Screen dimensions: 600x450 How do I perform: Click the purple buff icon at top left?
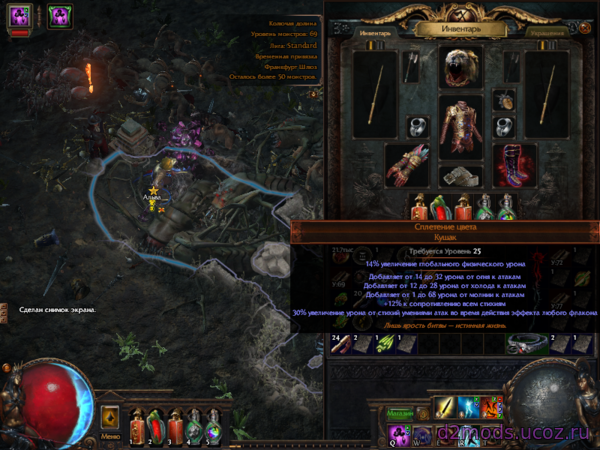[59, 15]
